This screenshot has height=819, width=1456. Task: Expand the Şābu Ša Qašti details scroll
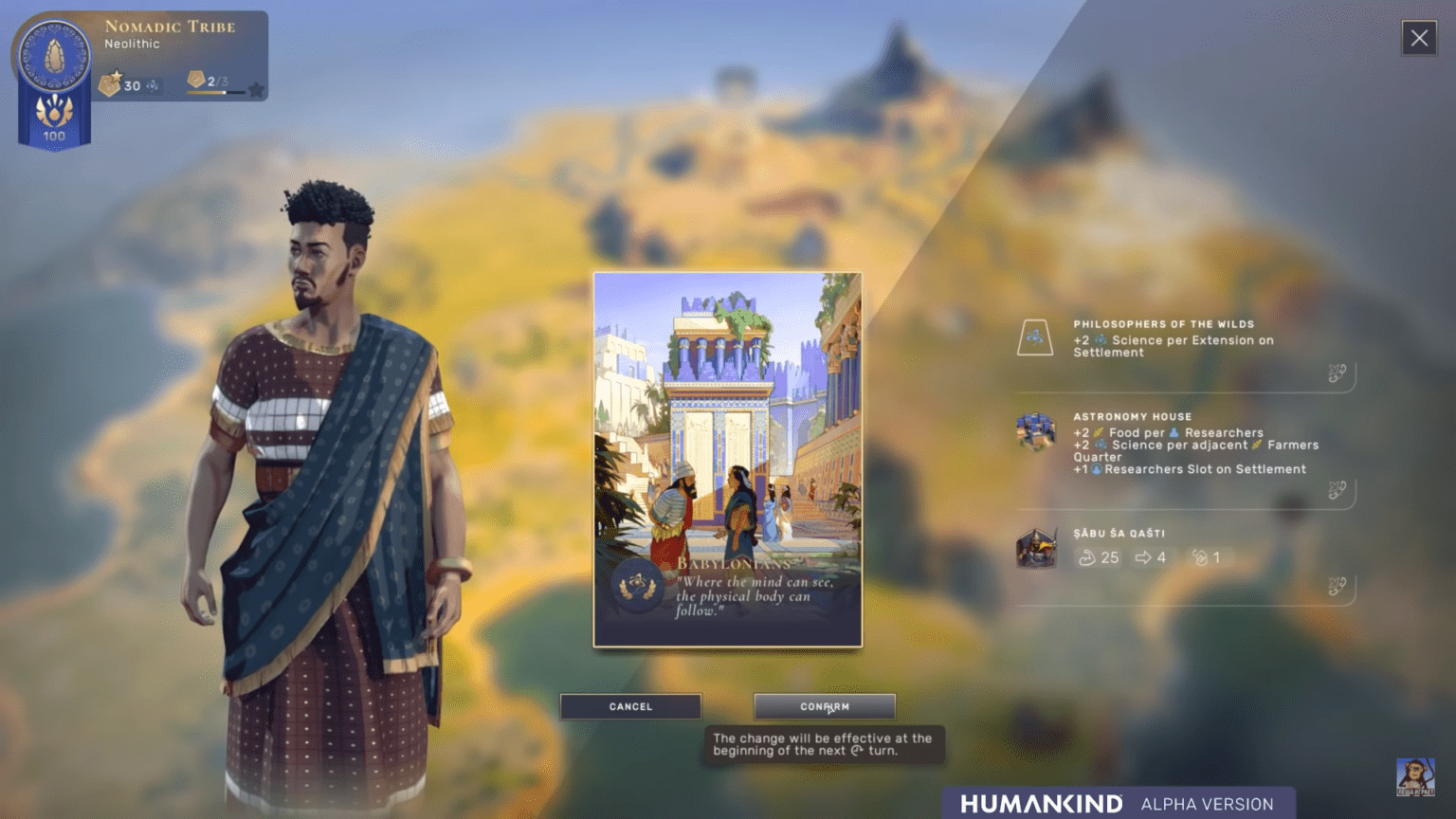coord(1337,583)
